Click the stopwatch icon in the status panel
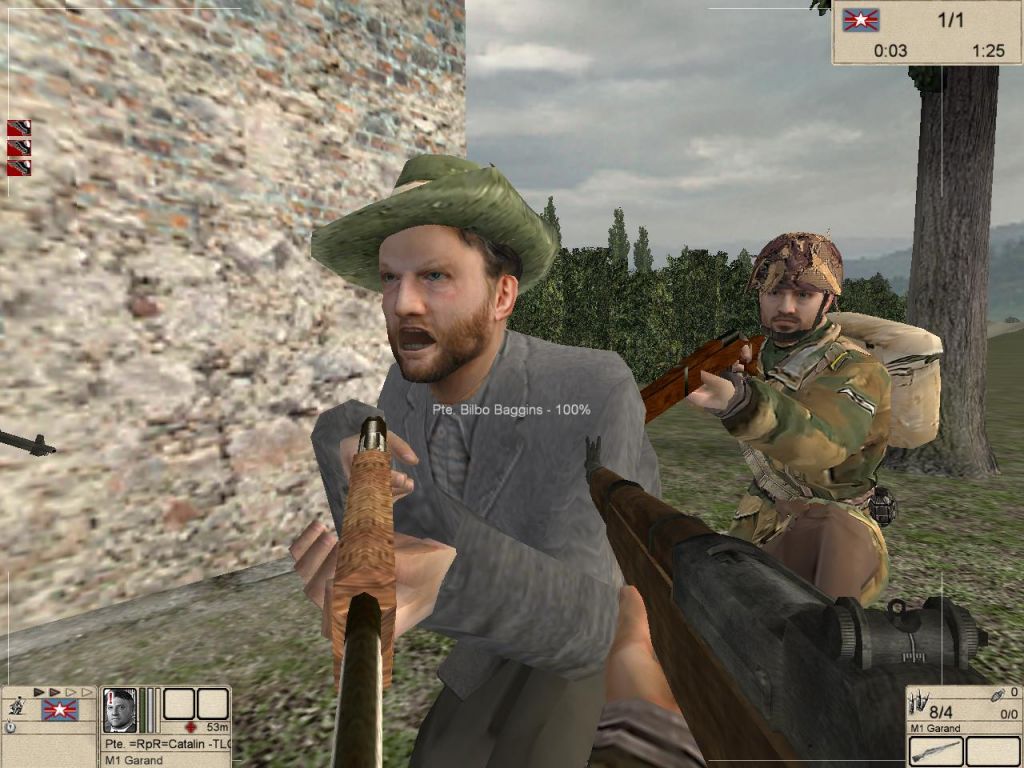Viewport: 1024px width, 768px height. 10,728
